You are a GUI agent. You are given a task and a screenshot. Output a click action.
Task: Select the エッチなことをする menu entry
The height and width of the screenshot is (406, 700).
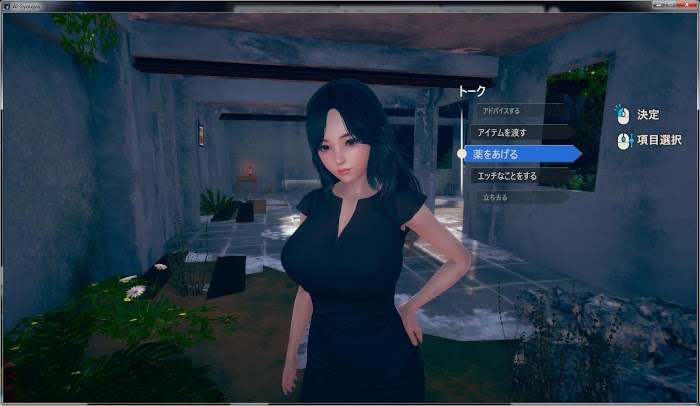pos(516,175)
